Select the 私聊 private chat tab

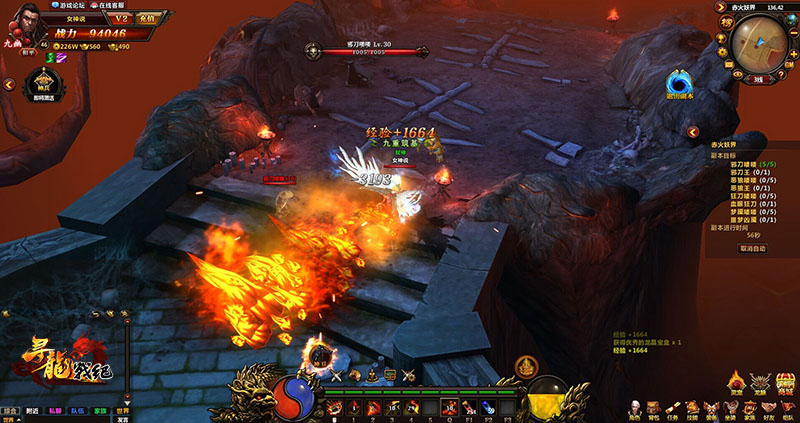pyautogui.click(x=56, y=410)
